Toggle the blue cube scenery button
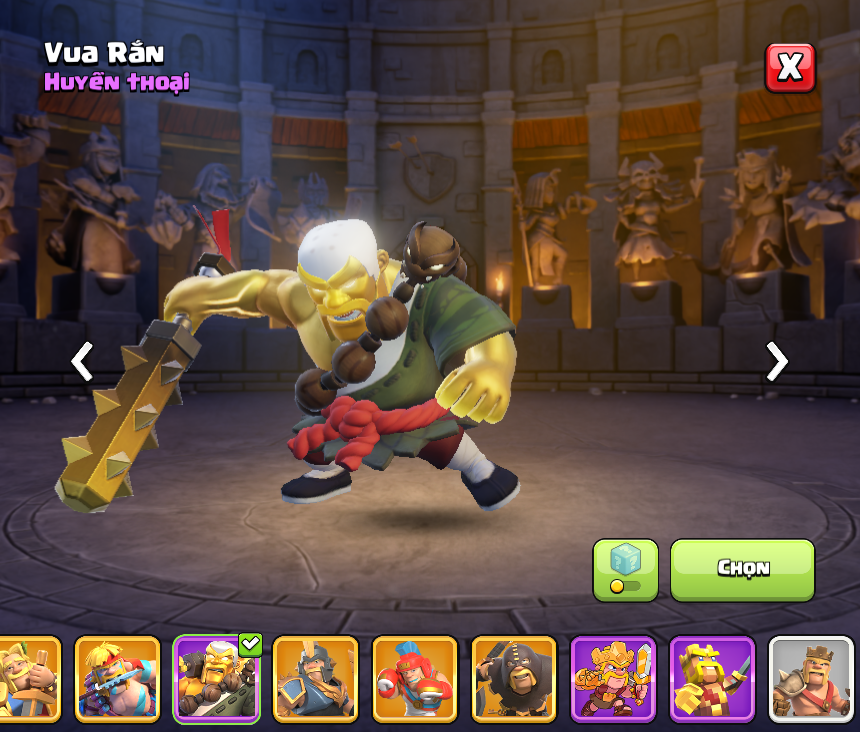860x732 pixels. pyautogui.click(x=625, y=570)
